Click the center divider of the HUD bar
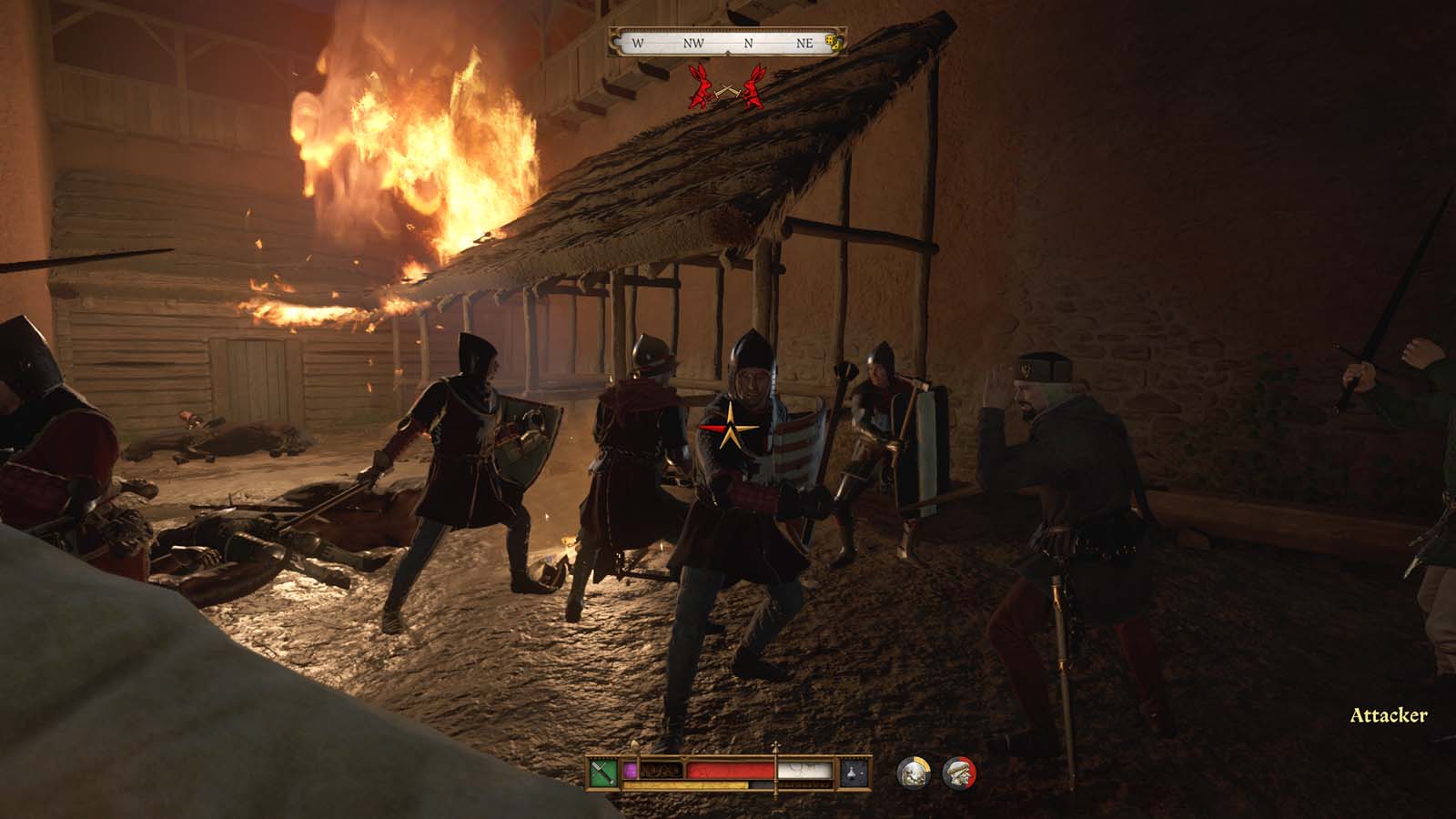Screen dimensions: 1456x819 pyautogui.click(x=775, y=773)
